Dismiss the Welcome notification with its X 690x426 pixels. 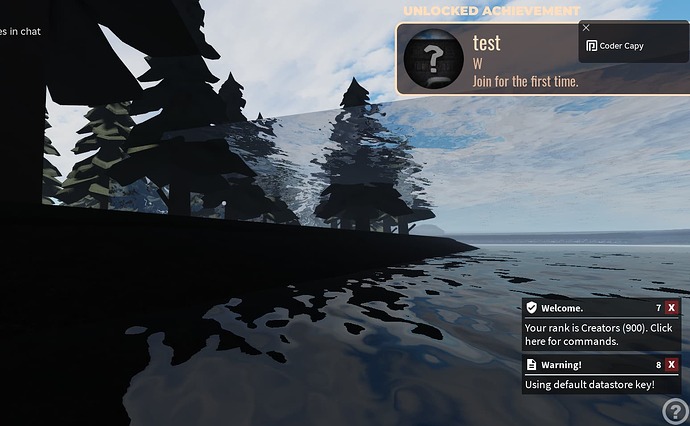point(672,308)
